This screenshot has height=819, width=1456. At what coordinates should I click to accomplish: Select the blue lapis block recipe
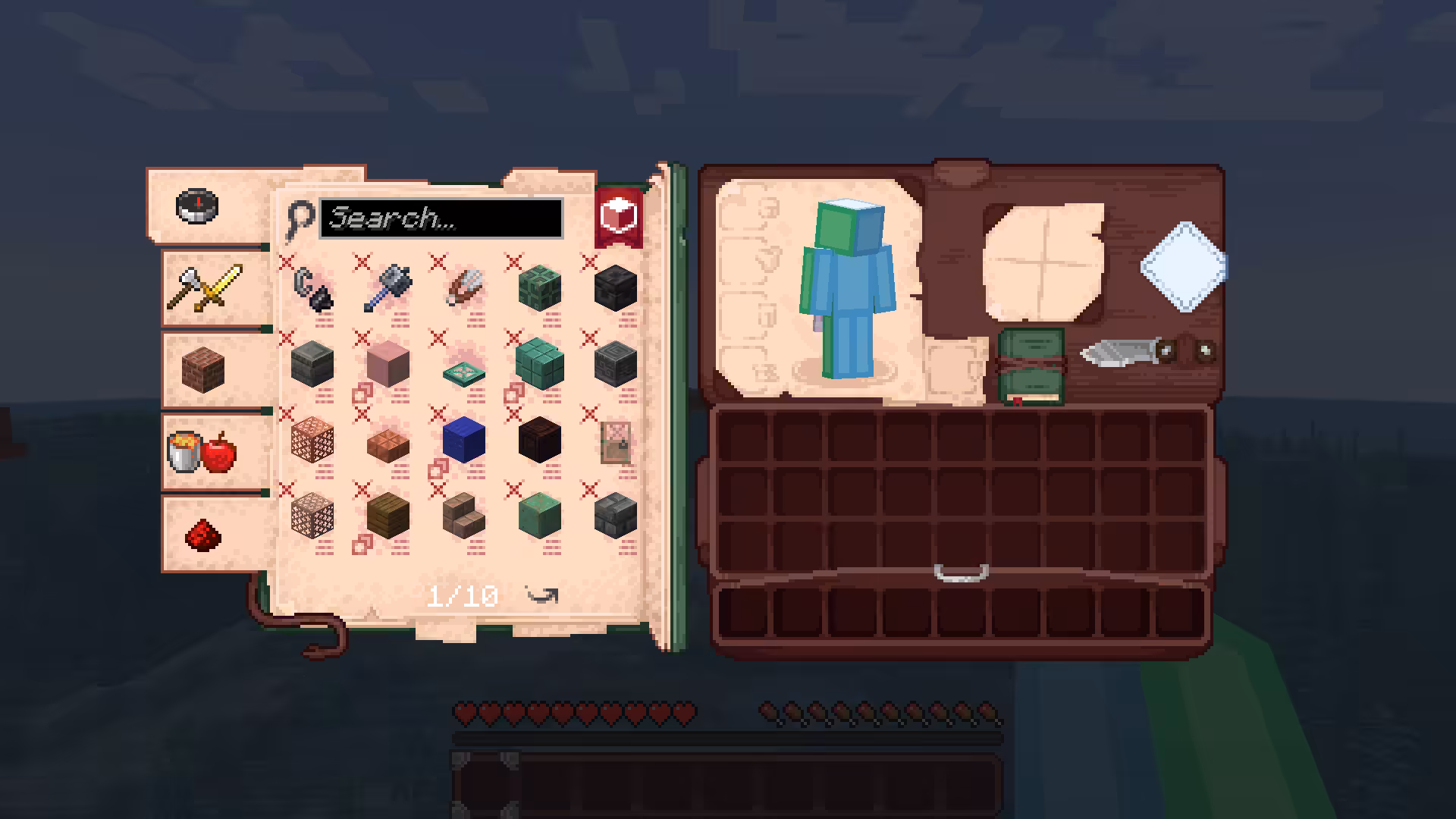point(464,439)
